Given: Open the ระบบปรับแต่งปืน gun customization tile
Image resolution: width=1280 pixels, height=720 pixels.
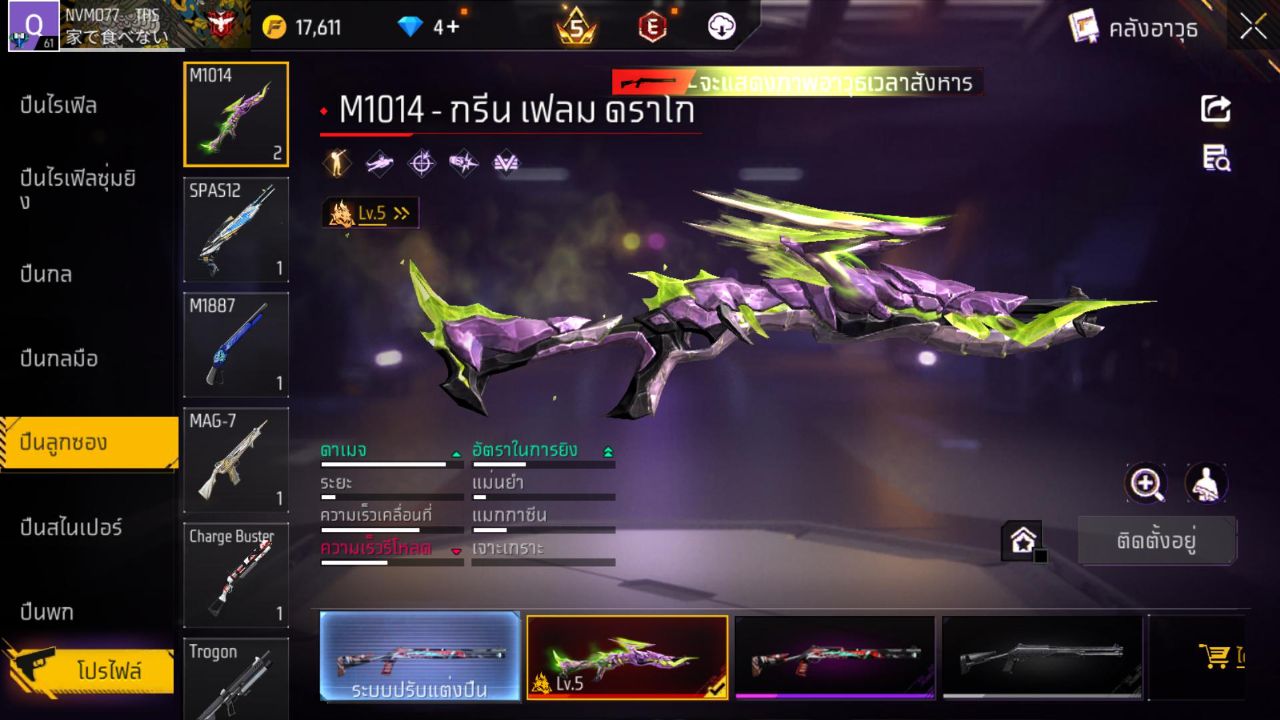Looking at the screenshot, I should (x=420, y=656).
